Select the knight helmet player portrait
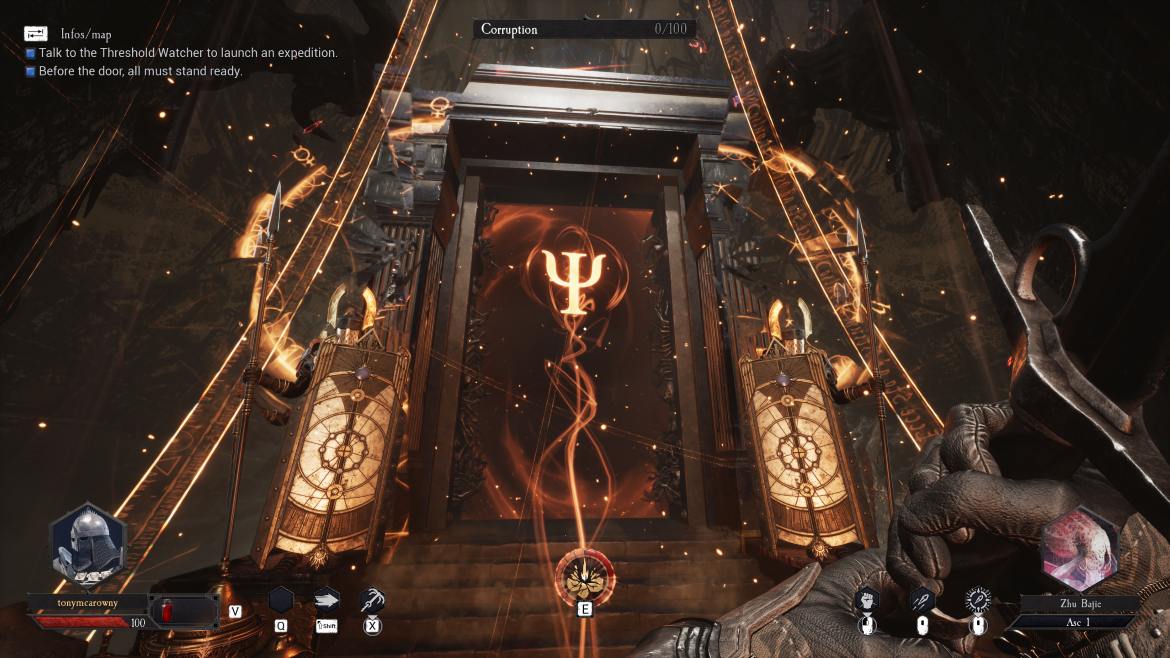 tap(88, 547)
